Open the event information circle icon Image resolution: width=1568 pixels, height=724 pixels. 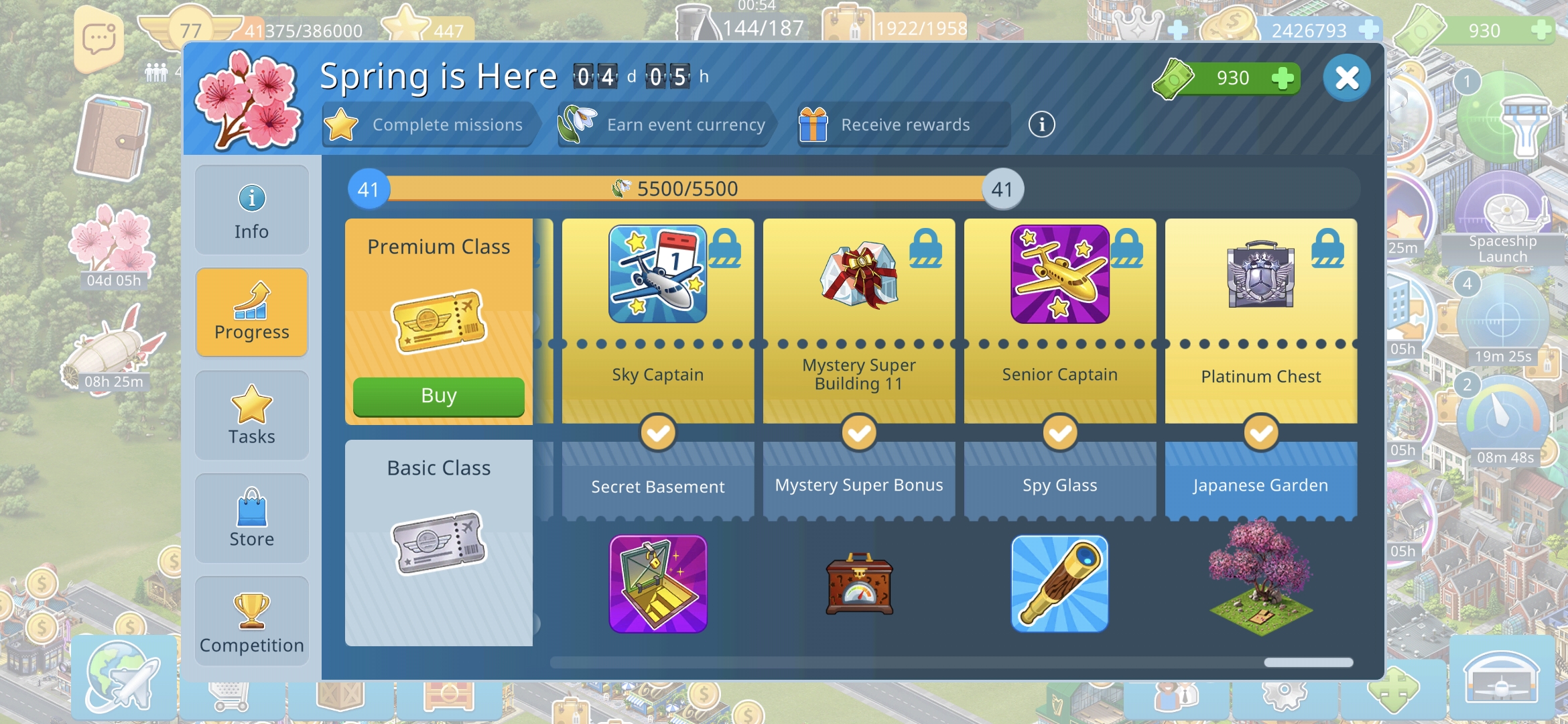(1041, 125)
